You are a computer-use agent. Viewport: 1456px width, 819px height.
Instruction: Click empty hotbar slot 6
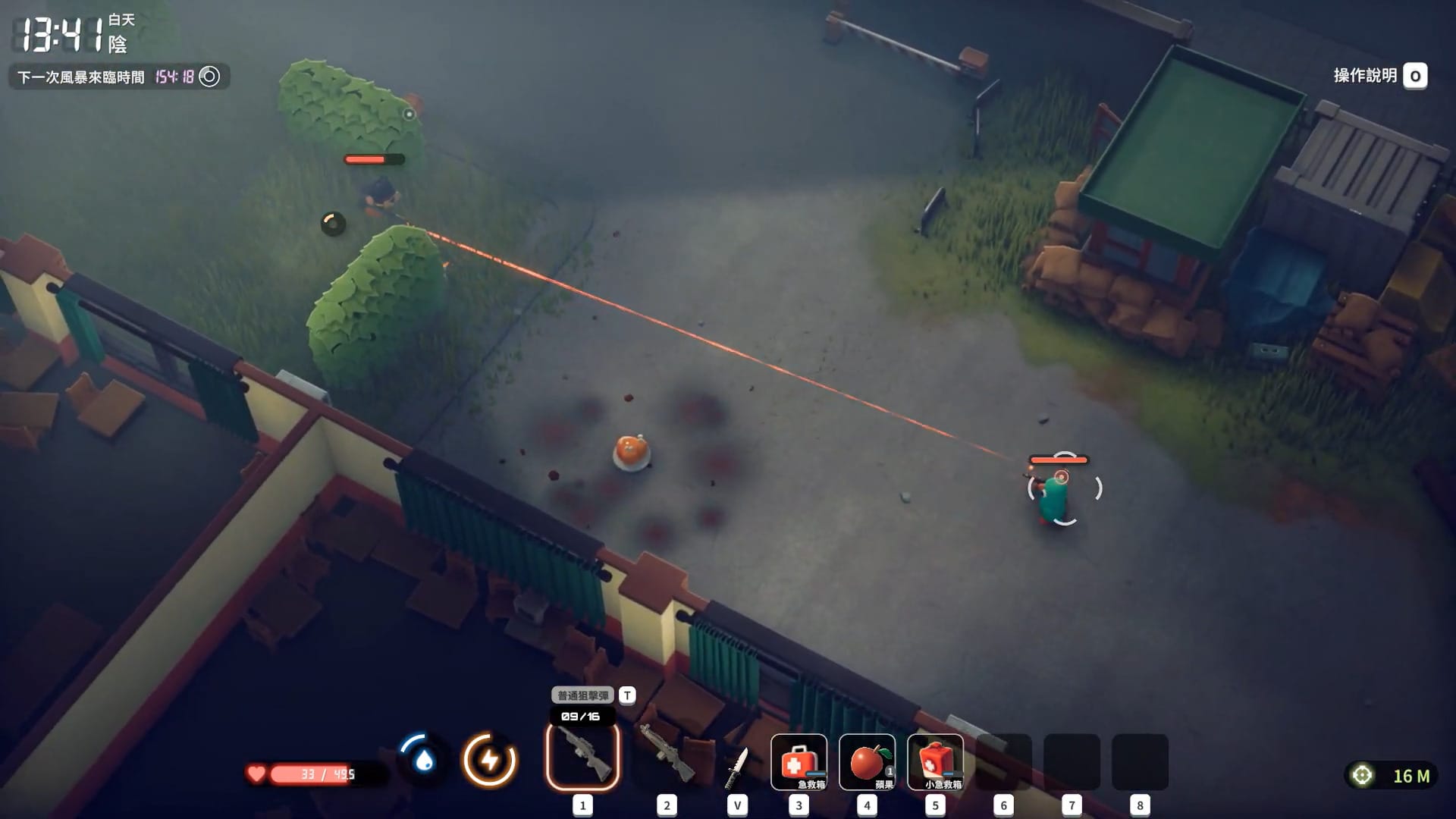(1005, 761)
